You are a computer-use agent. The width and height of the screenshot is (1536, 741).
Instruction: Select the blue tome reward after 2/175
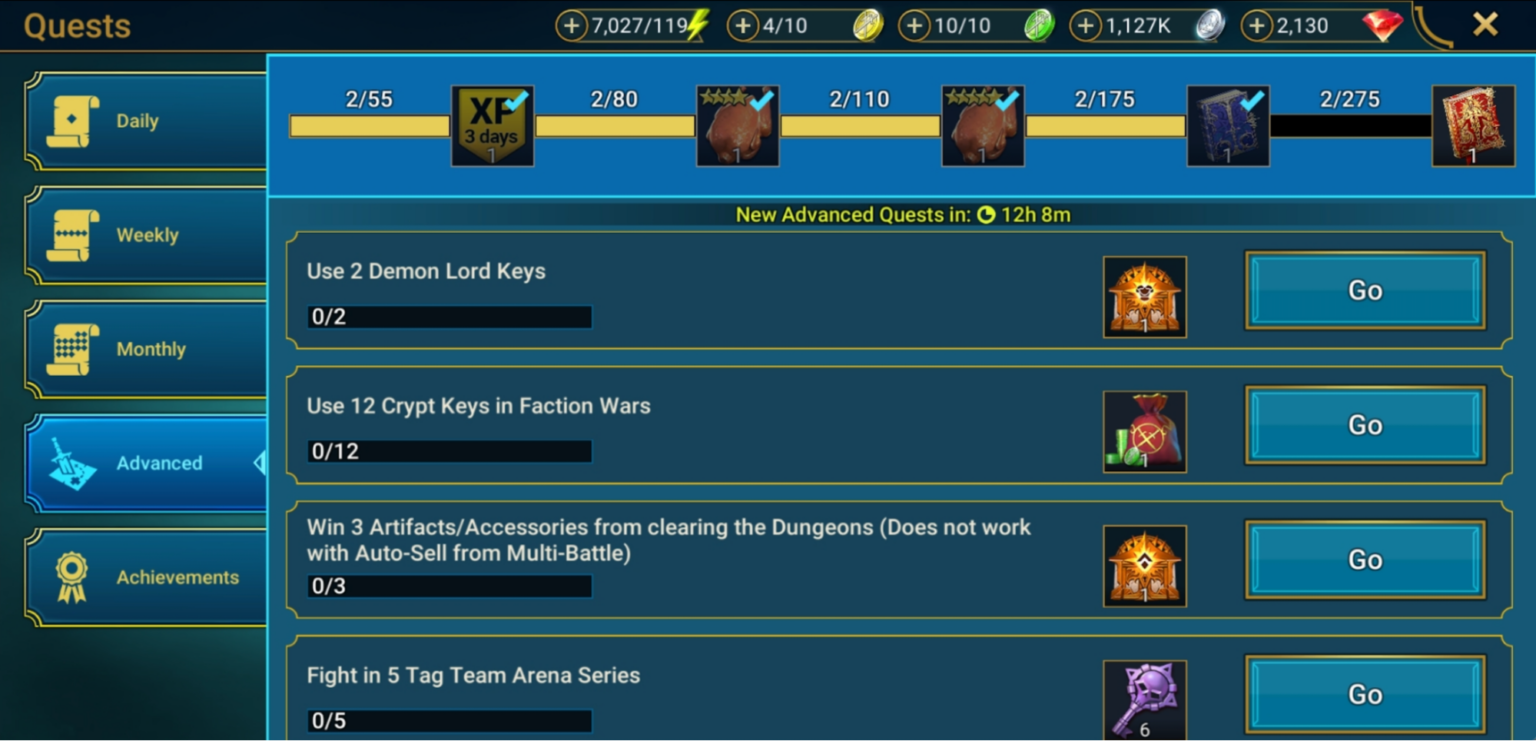tap(1228, 125)
